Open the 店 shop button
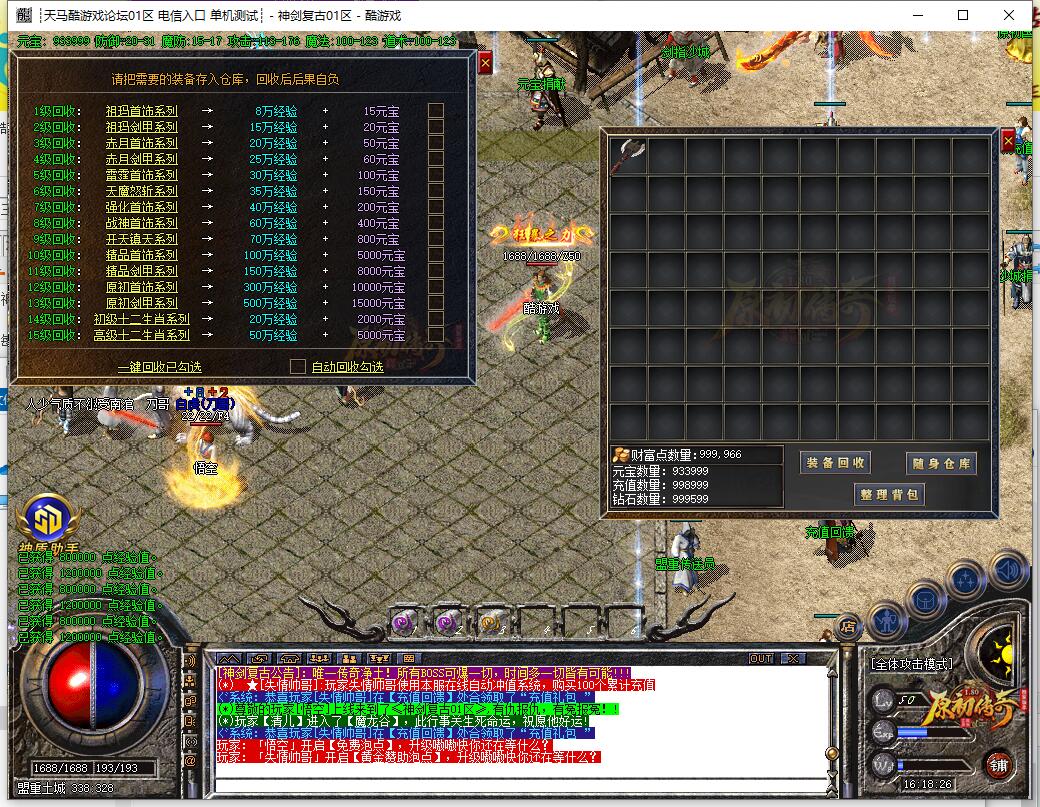Screen dimensions: 1040x807 pyautogui.click(x=846, y=627)
